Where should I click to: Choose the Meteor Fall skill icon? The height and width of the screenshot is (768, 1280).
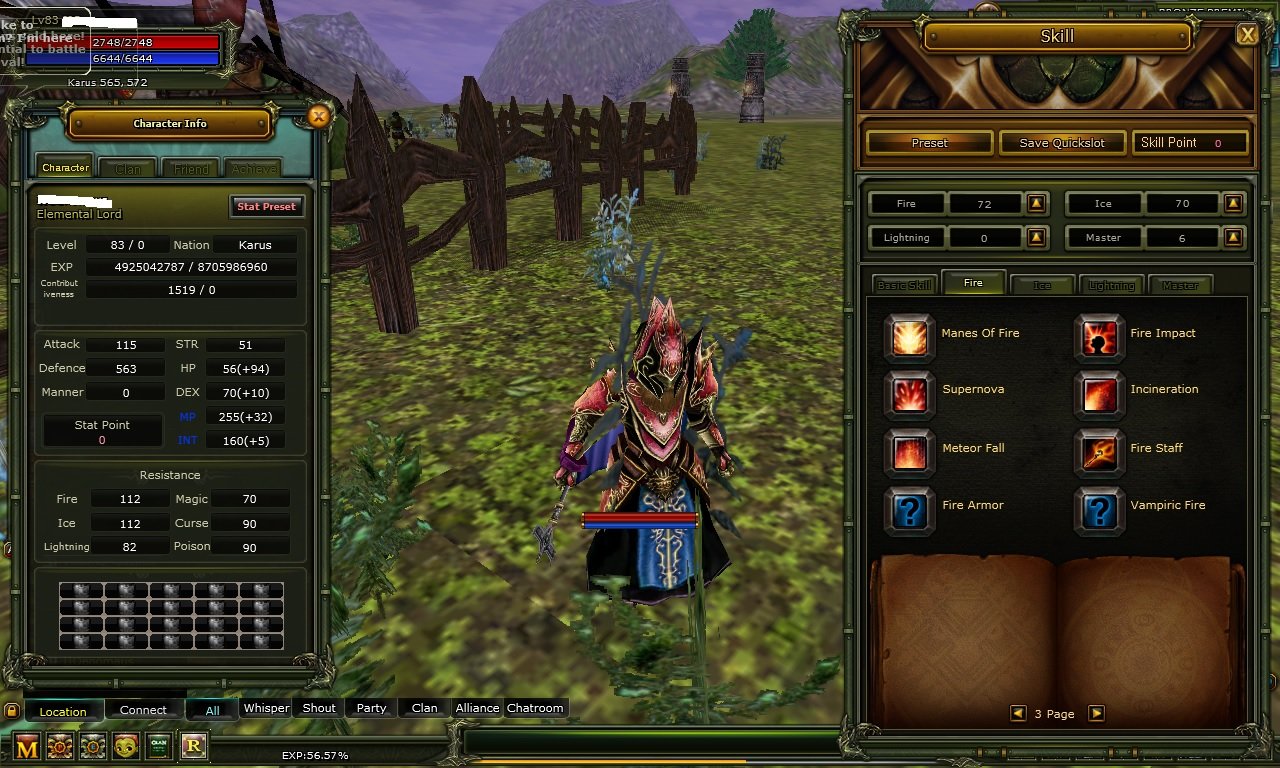pos(909,451)
